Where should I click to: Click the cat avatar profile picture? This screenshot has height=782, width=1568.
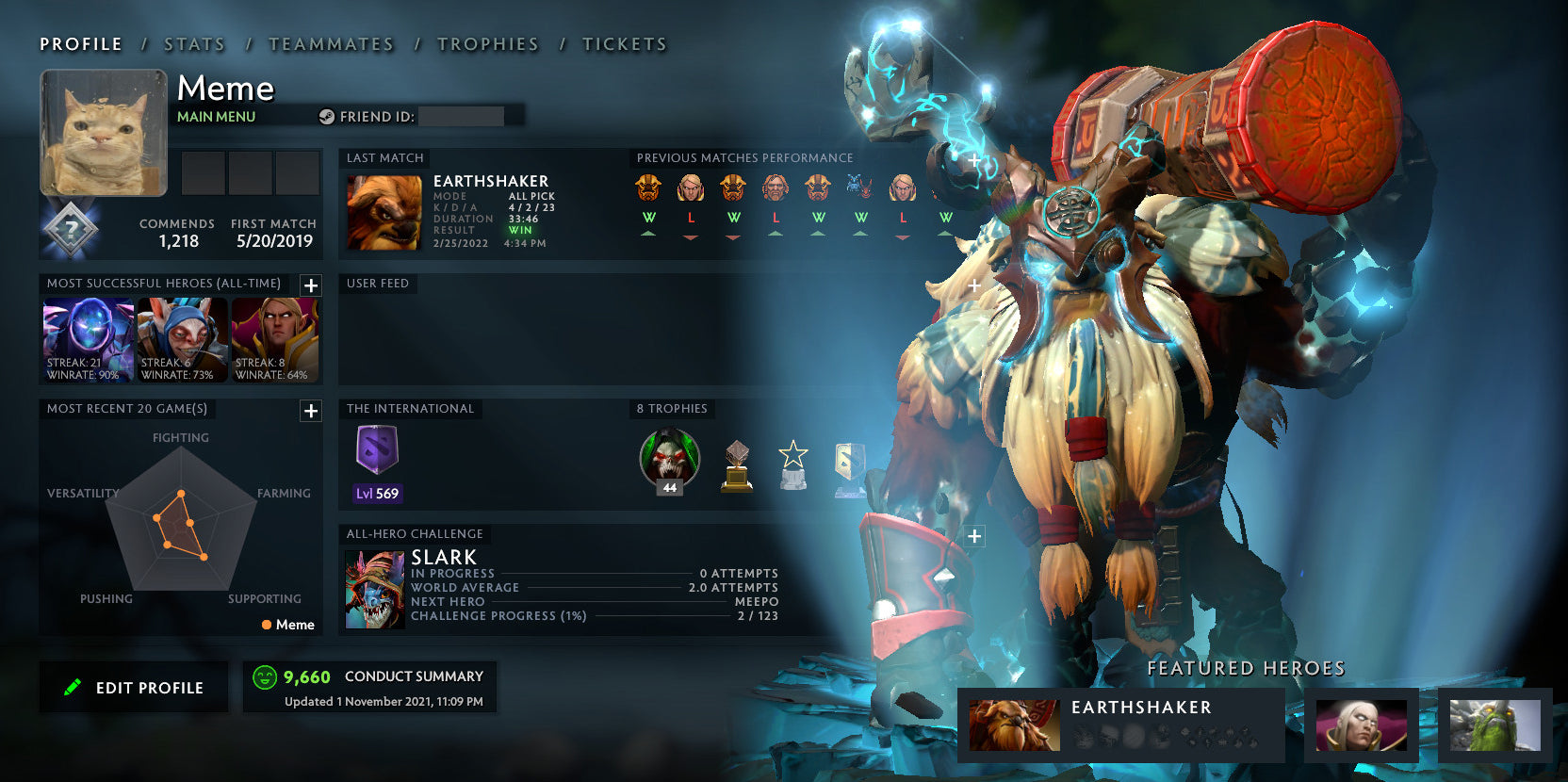pos(102,132)
